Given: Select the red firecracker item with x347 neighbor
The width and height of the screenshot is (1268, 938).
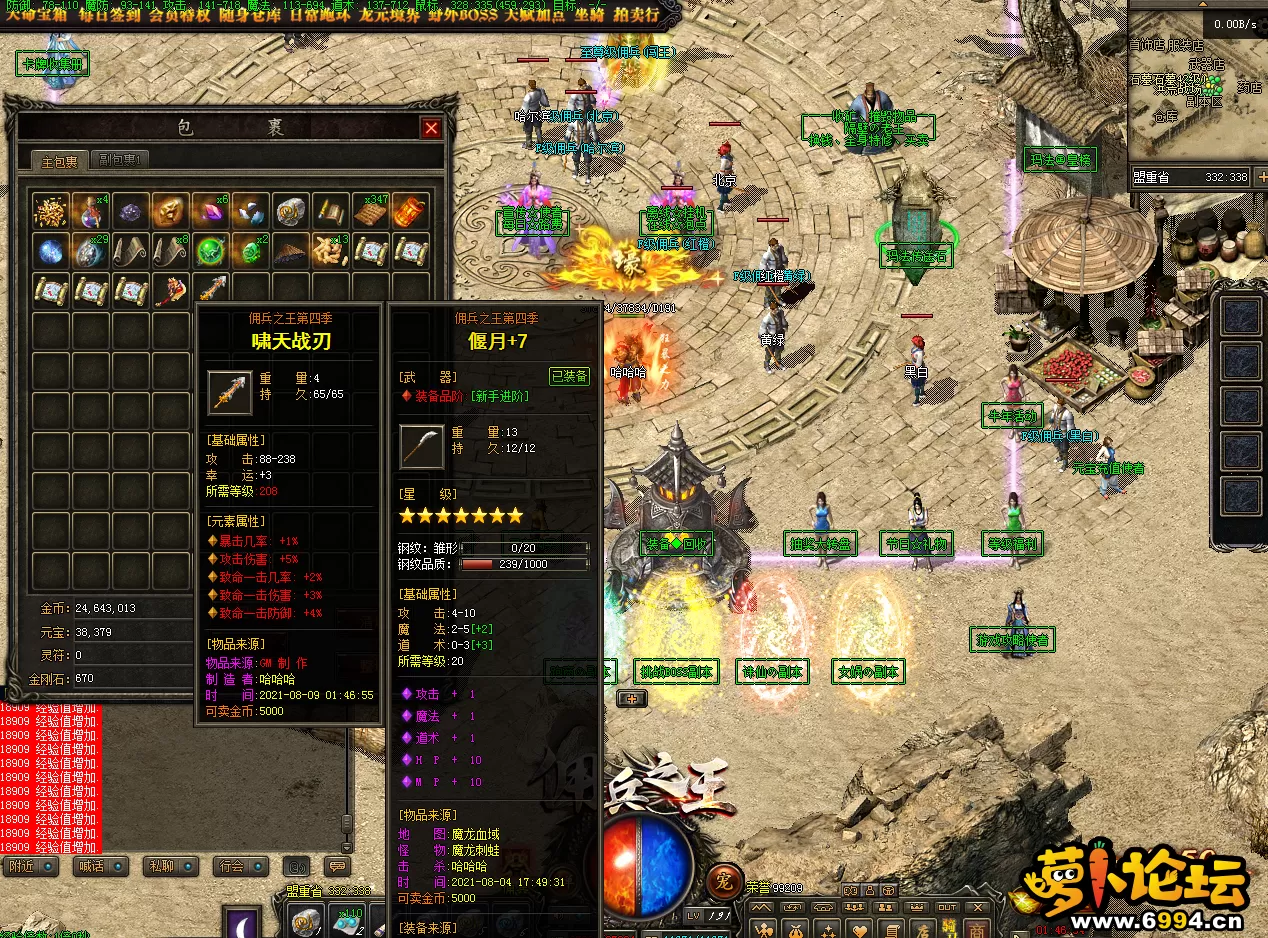Looking at the screenshot, I should click(x=412, y=211).
